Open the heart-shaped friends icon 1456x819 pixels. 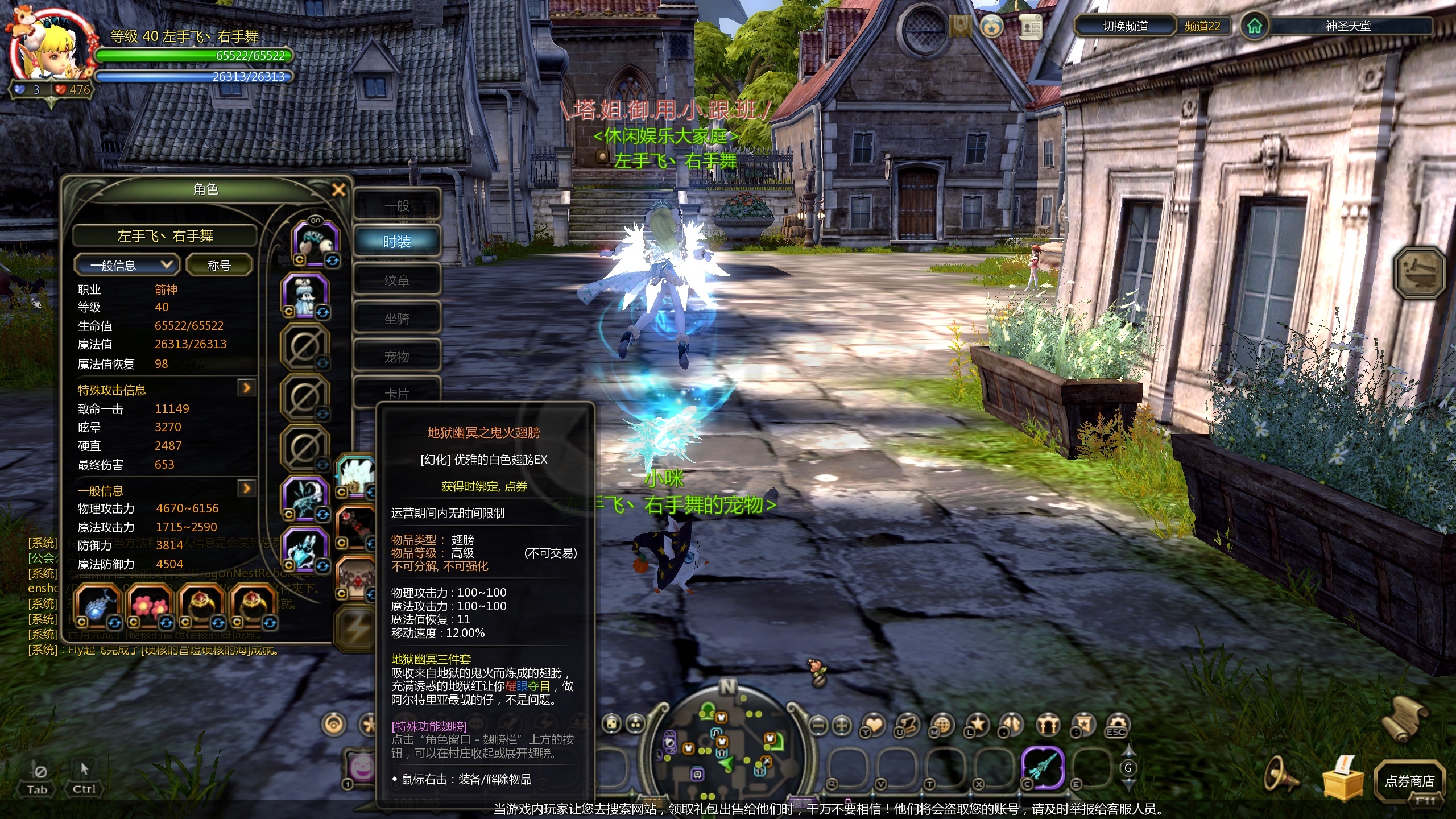[874, 725]
